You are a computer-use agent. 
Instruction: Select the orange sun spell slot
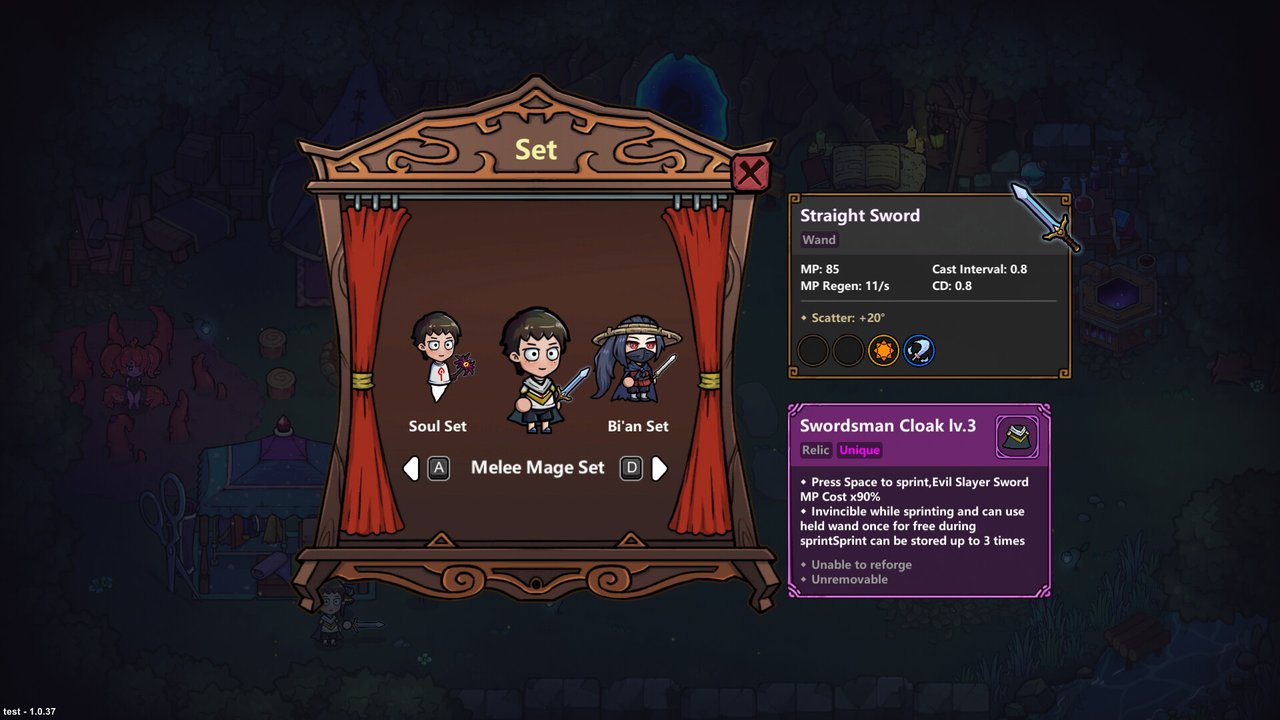pyautogui.click(x=883, y=351)
